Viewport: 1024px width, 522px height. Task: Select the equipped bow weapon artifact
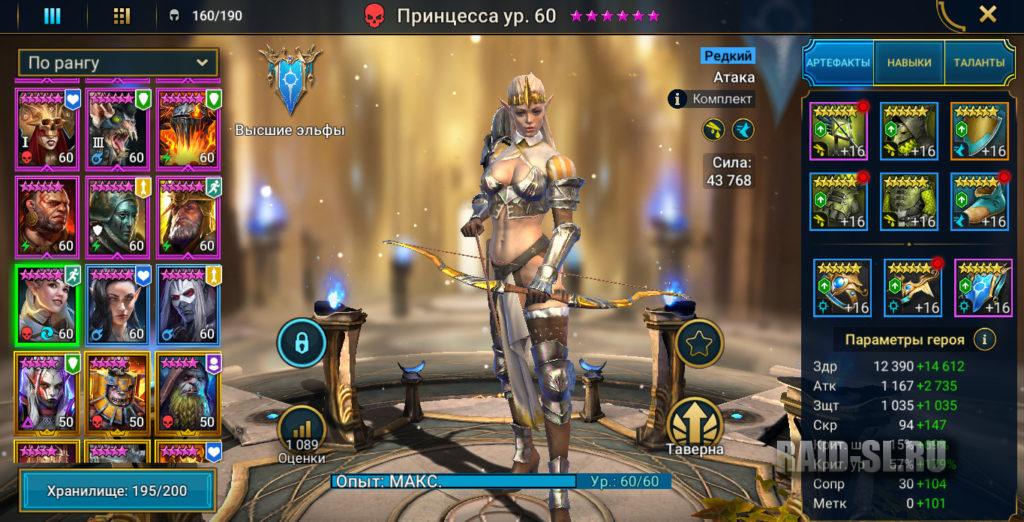coord(838,131)
